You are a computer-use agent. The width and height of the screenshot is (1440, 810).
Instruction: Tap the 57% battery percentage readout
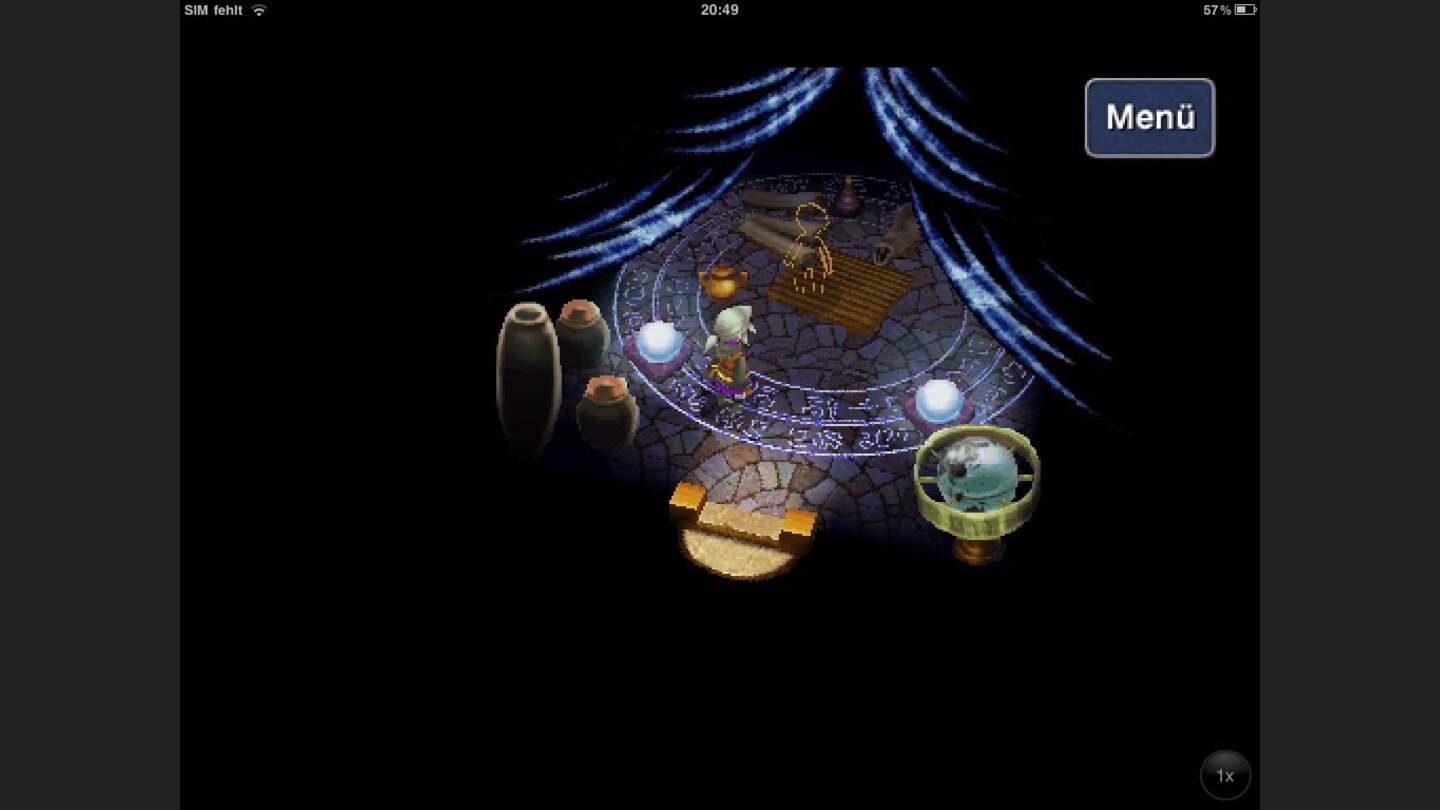click(1216, 9)
